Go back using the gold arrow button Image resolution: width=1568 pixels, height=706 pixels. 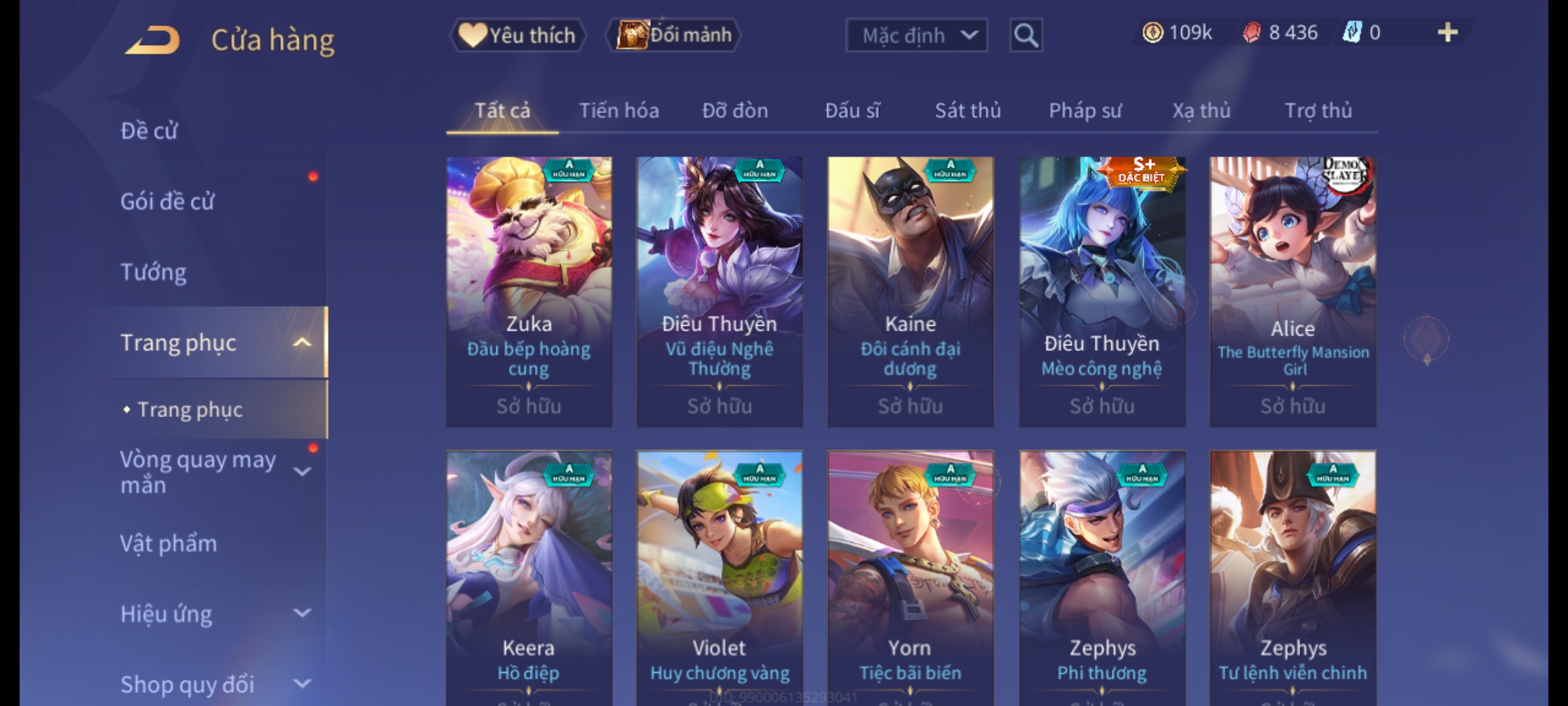(x=153, y=39)
